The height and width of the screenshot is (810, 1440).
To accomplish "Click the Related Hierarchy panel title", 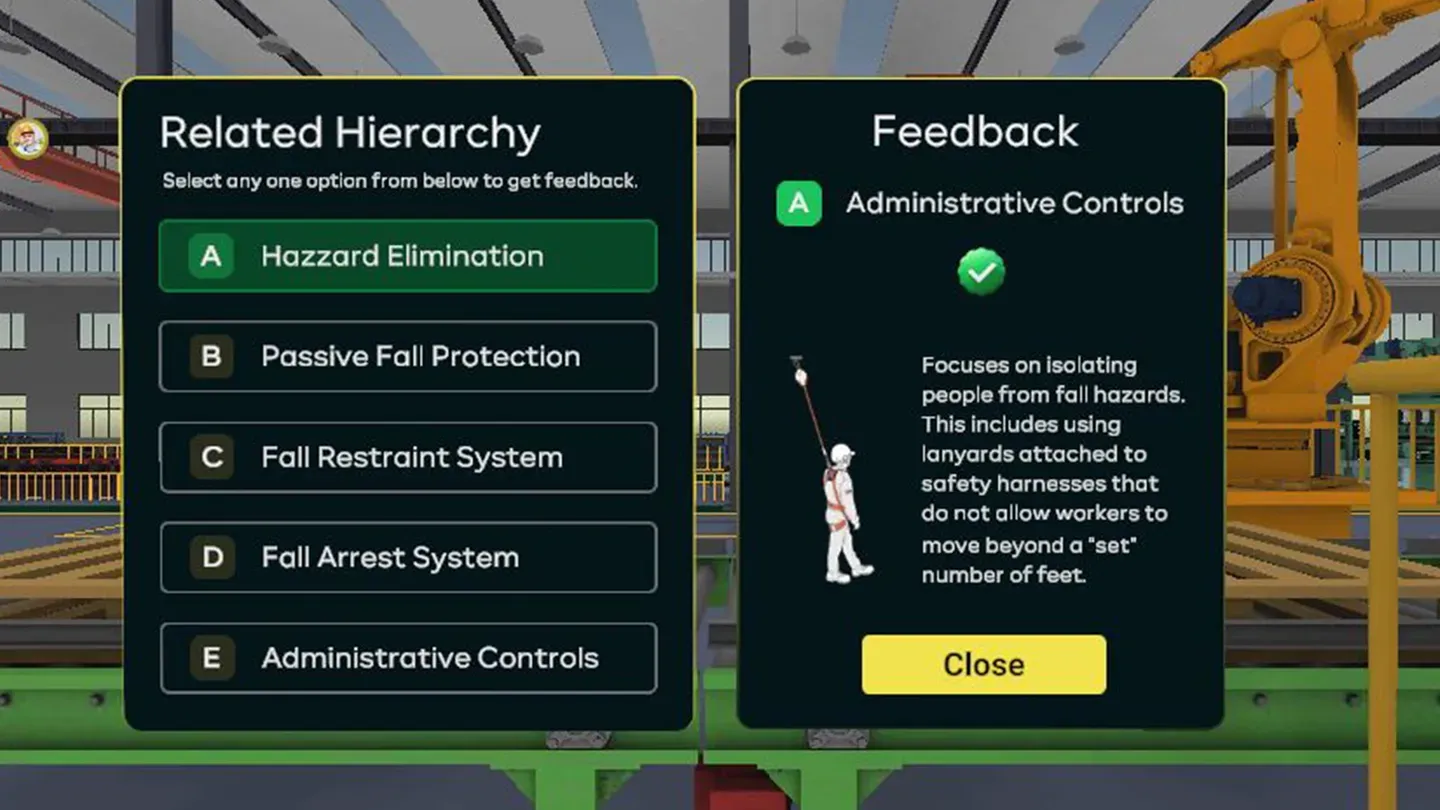I will coord(350,132).
